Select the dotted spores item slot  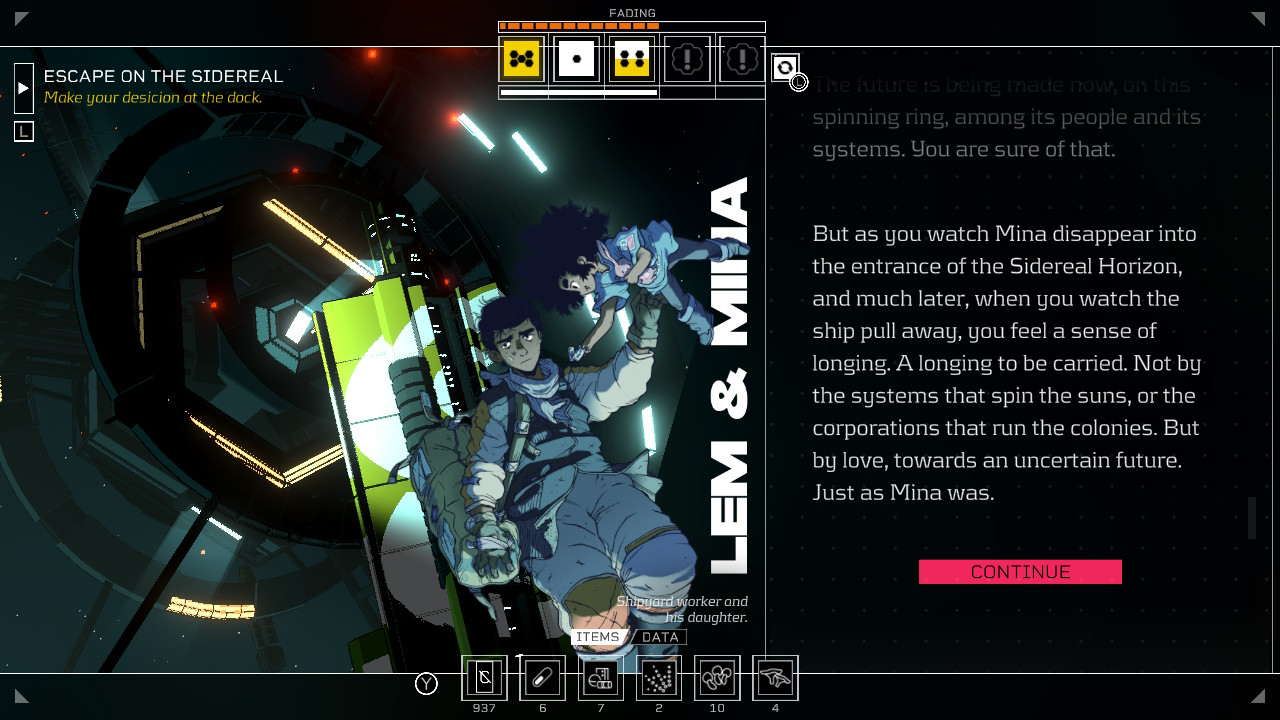click(x=658, y=679)
